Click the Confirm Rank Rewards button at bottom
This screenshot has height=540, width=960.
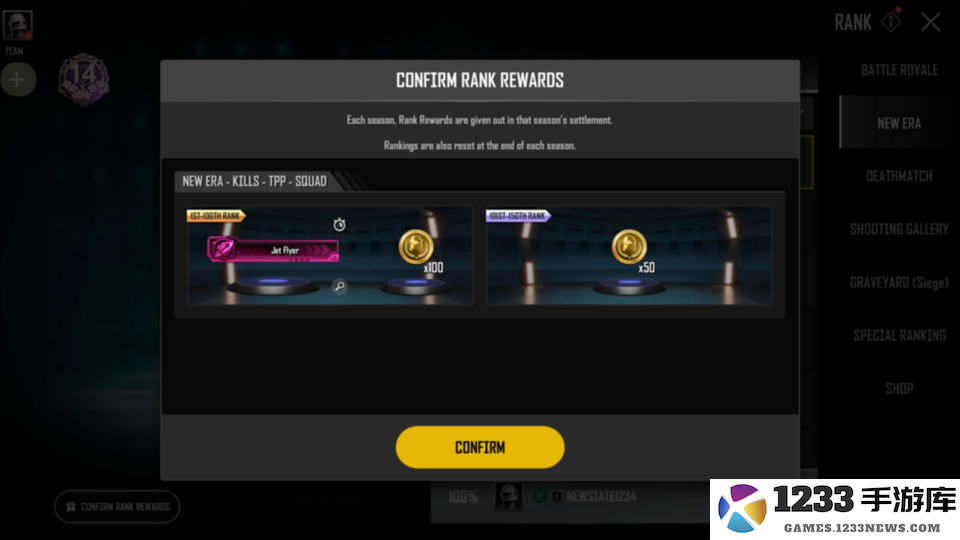(117, 506)
